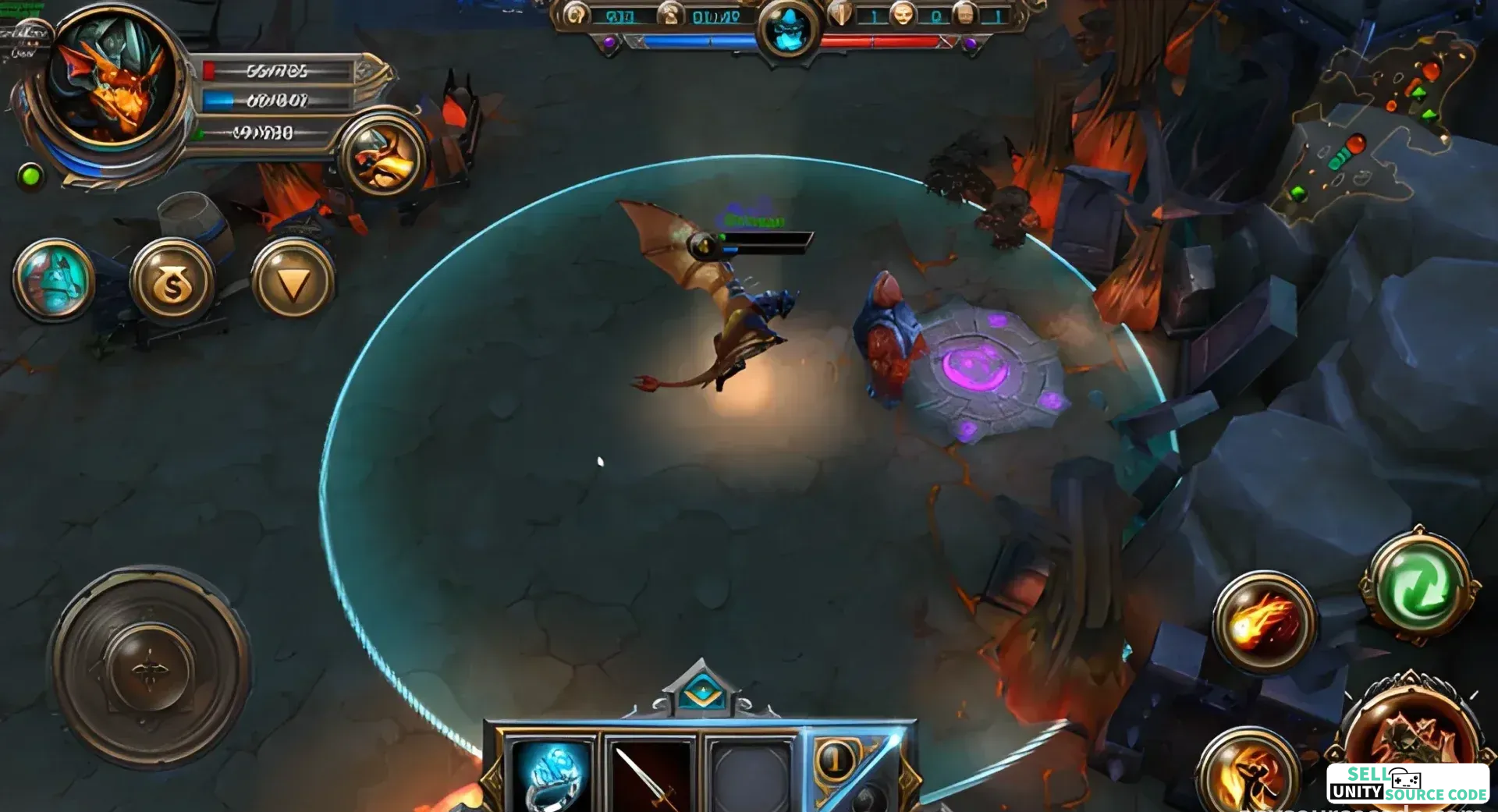Toggle the small green orb indicator
The width and height of the screenshot is (1498, 812).
(31, 176)
